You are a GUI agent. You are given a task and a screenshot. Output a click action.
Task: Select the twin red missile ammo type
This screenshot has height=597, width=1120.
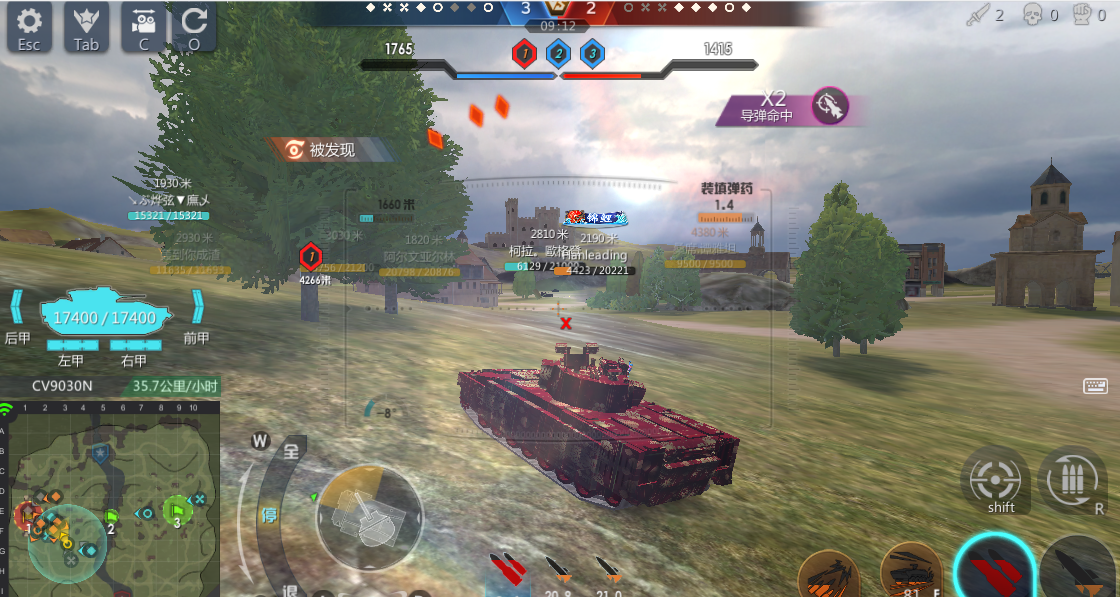(509, 569)
